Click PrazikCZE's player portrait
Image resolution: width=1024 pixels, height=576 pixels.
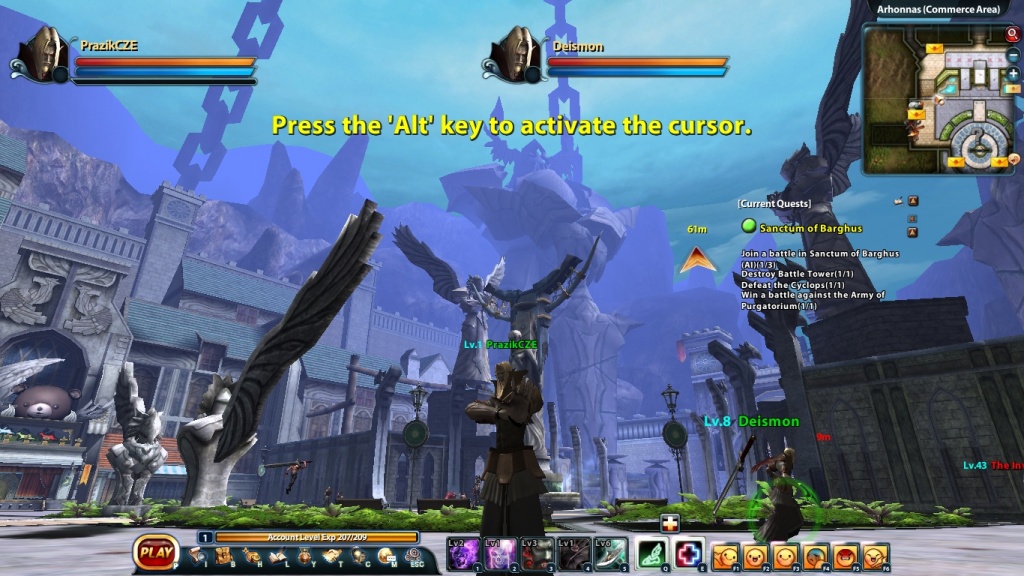(44, 55)
